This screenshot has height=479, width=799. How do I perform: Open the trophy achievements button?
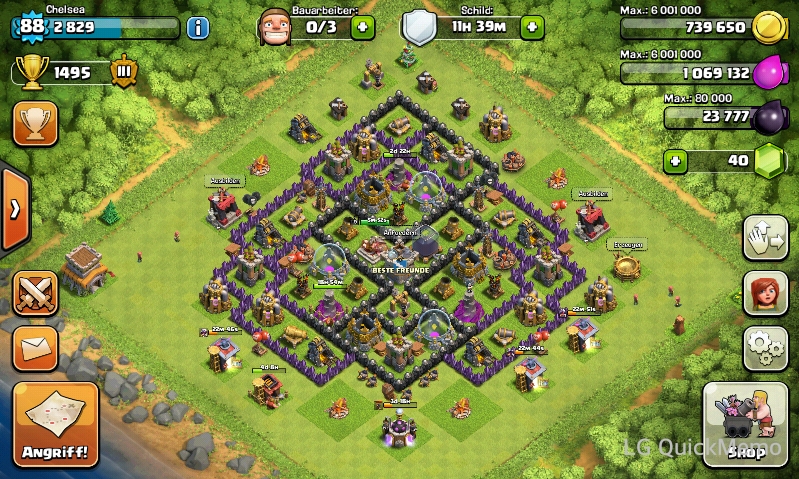(x=35, y=124)
